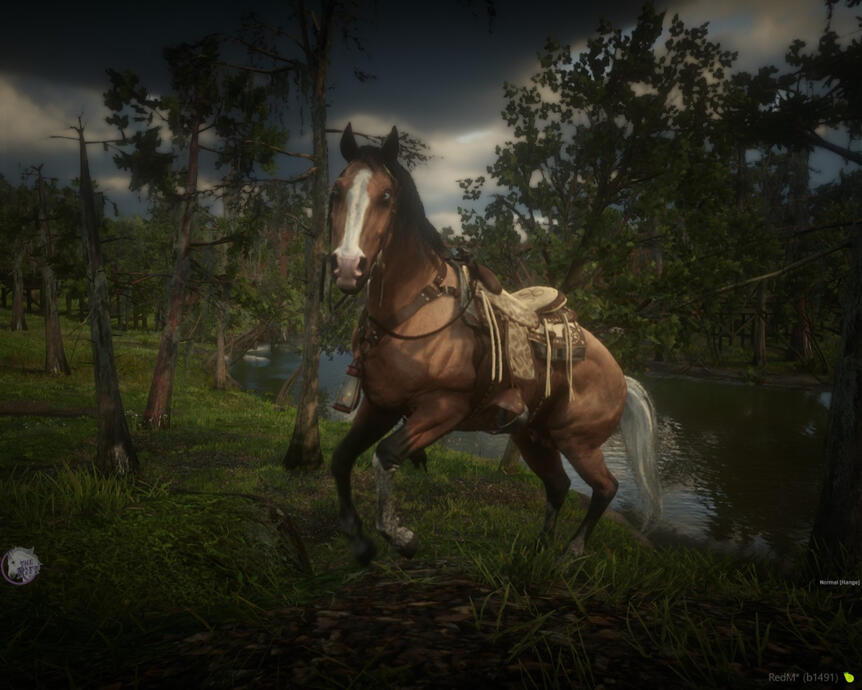Click the circular white horse server logo
Viewport: 862px width, 690px height.
coord(20,565)
